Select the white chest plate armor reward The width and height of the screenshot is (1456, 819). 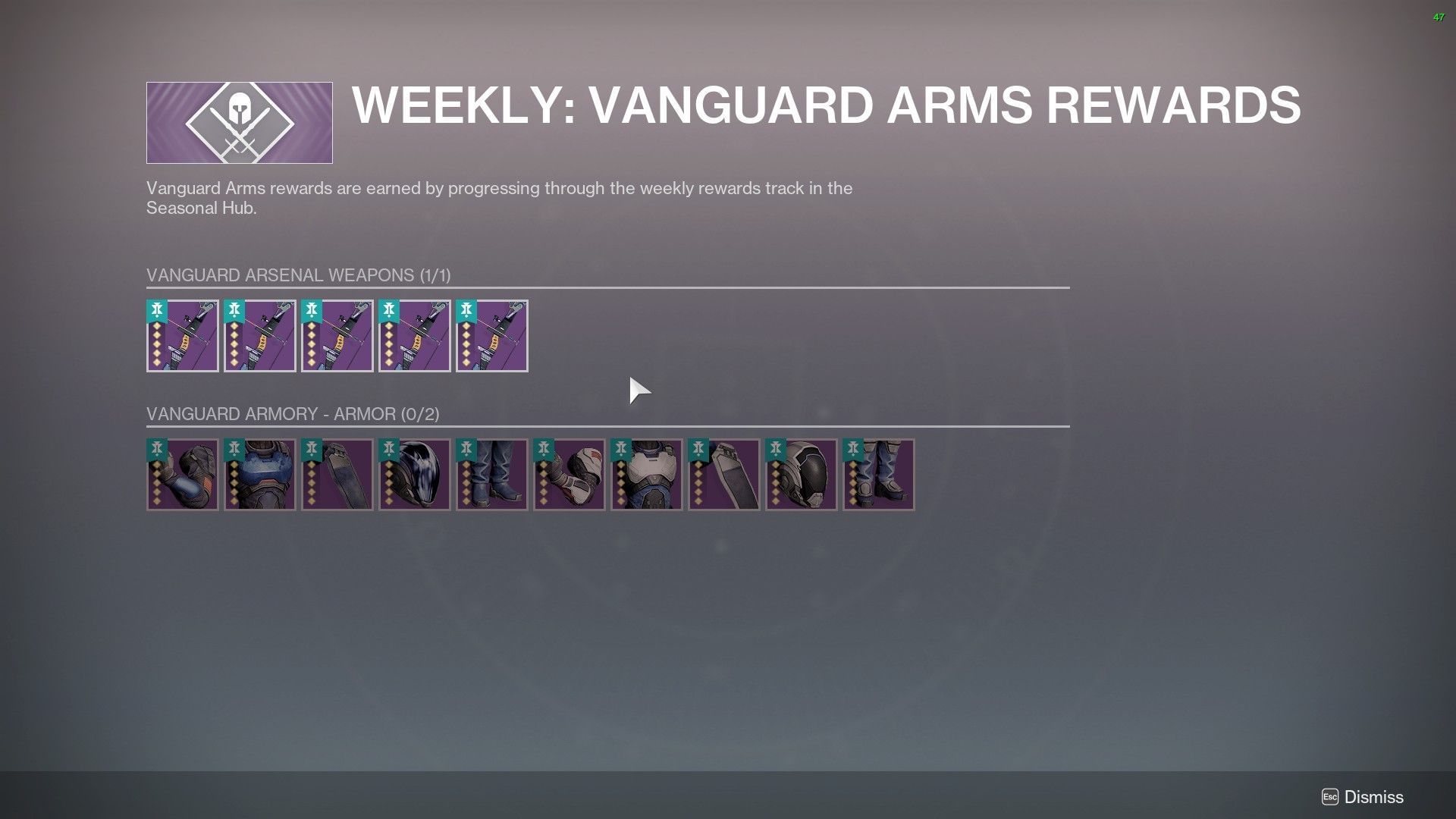click(x=647, y=475)
